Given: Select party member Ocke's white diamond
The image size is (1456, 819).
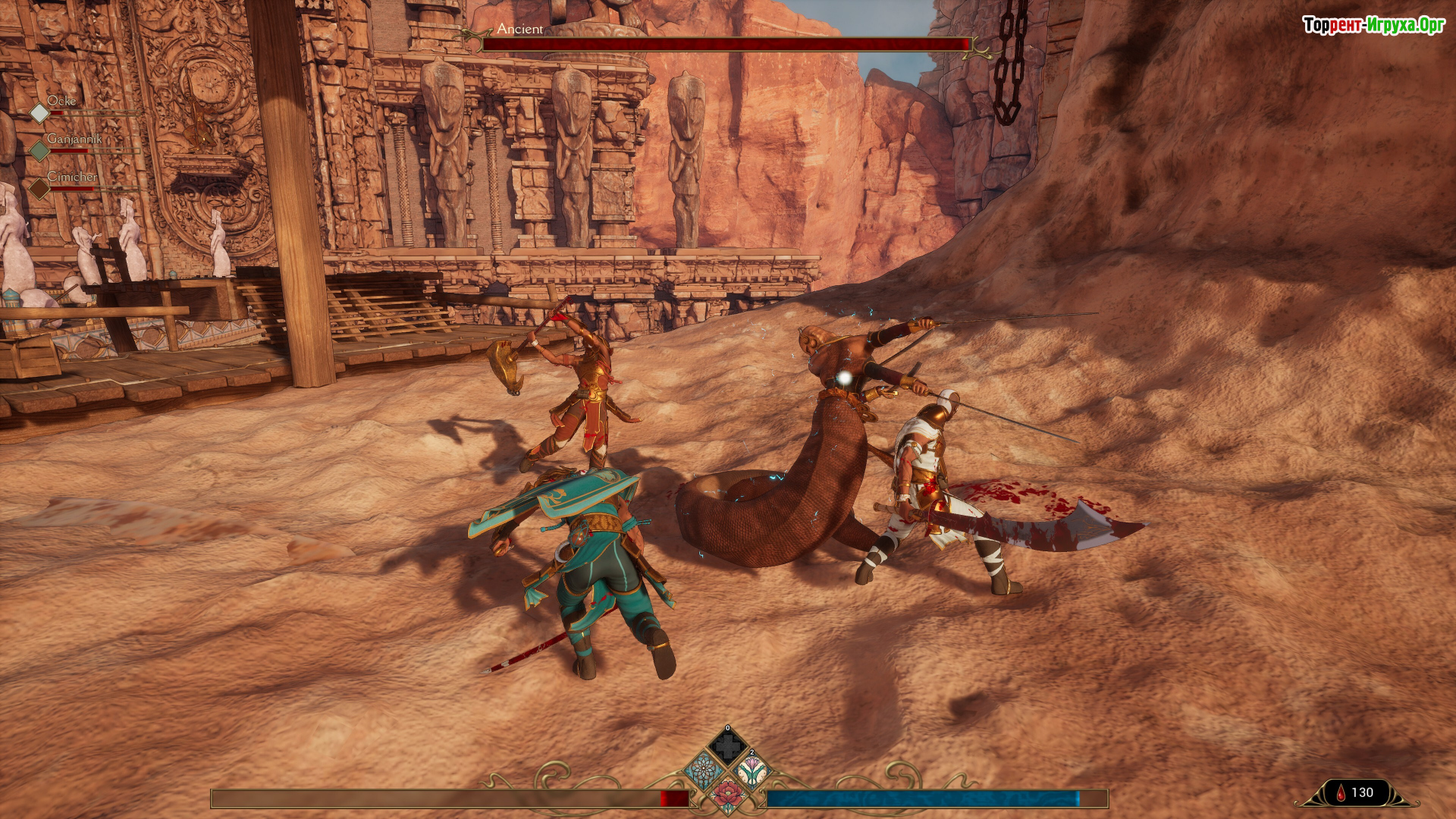Looking at the screenshot, I should tap(39, 113).
